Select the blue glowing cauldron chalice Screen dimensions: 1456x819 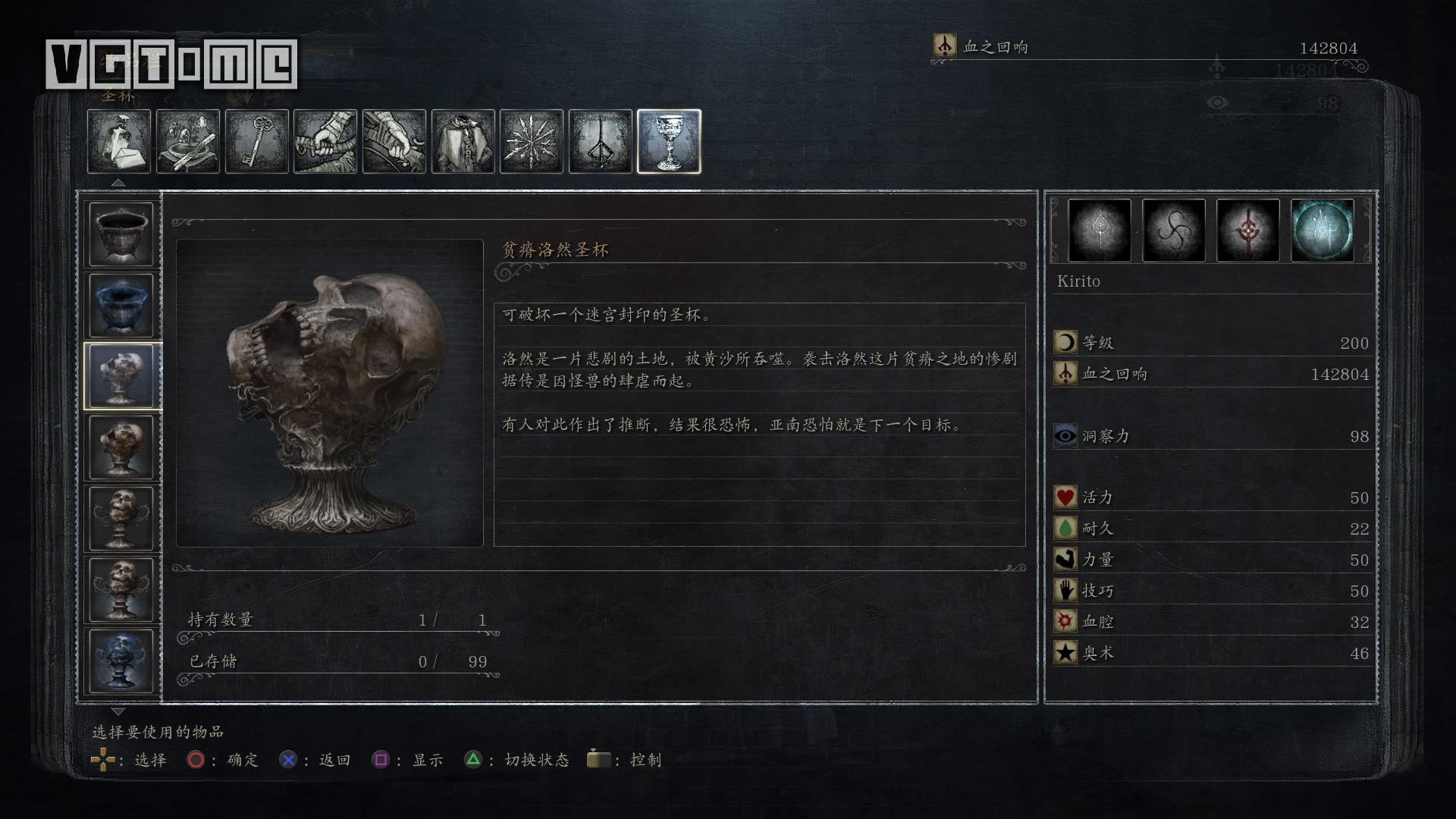(x=121, y=305)
